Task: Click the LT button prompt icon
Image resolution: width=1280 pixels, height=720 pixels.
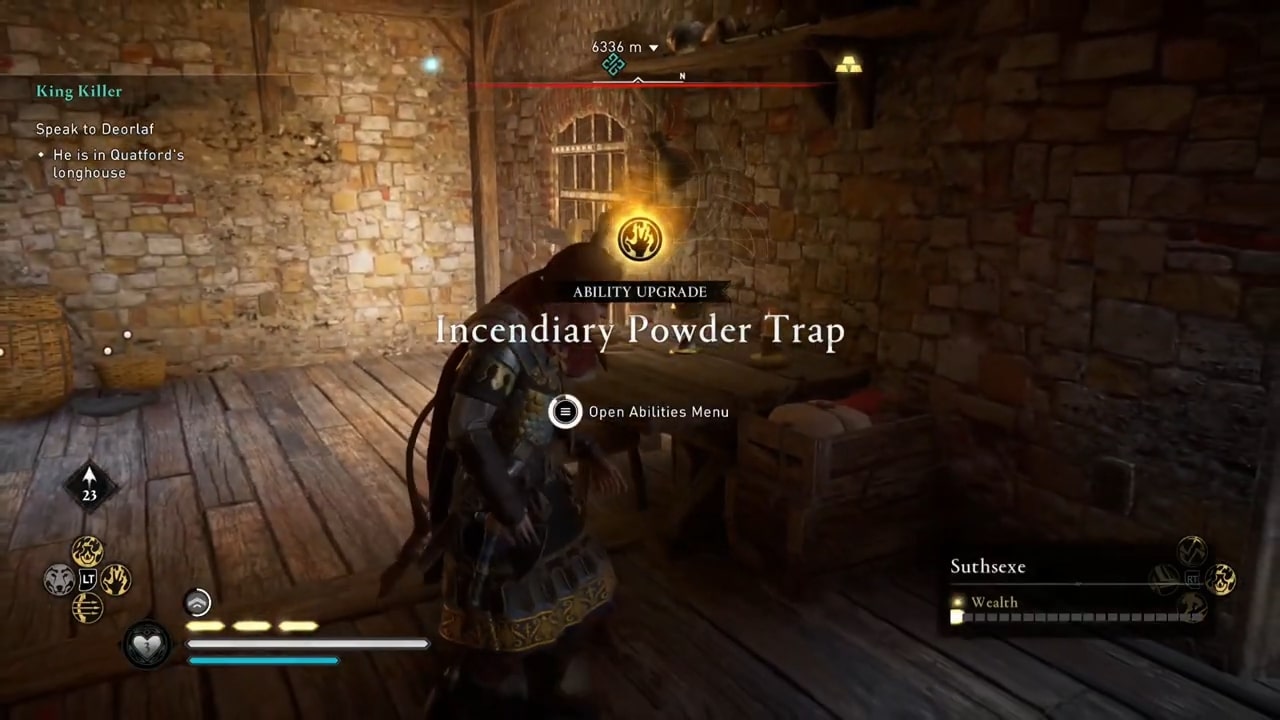Action: pos(87,578)
